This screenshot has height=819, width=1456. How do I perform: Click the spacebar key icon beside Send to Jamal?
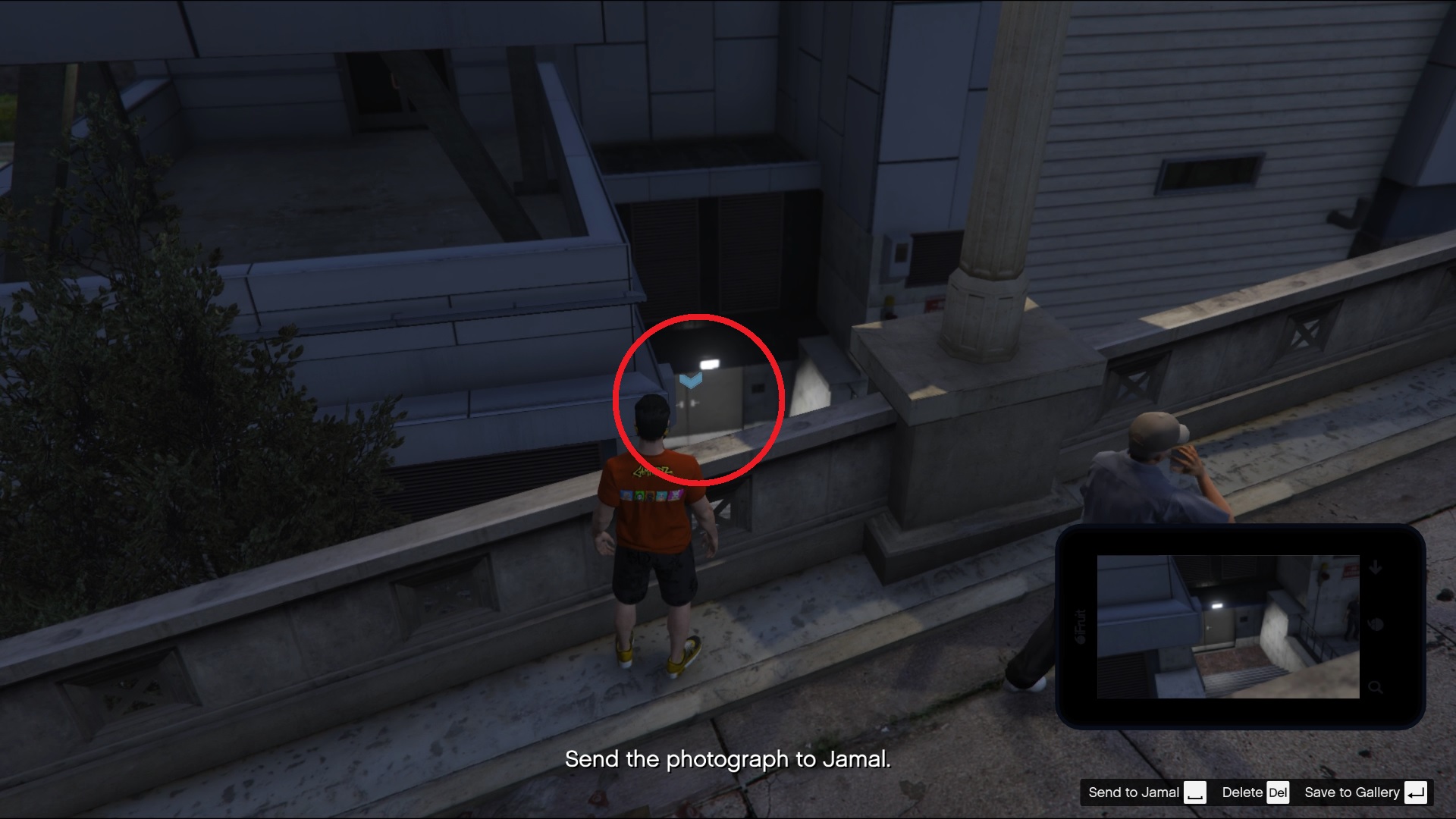(1196, 793)
